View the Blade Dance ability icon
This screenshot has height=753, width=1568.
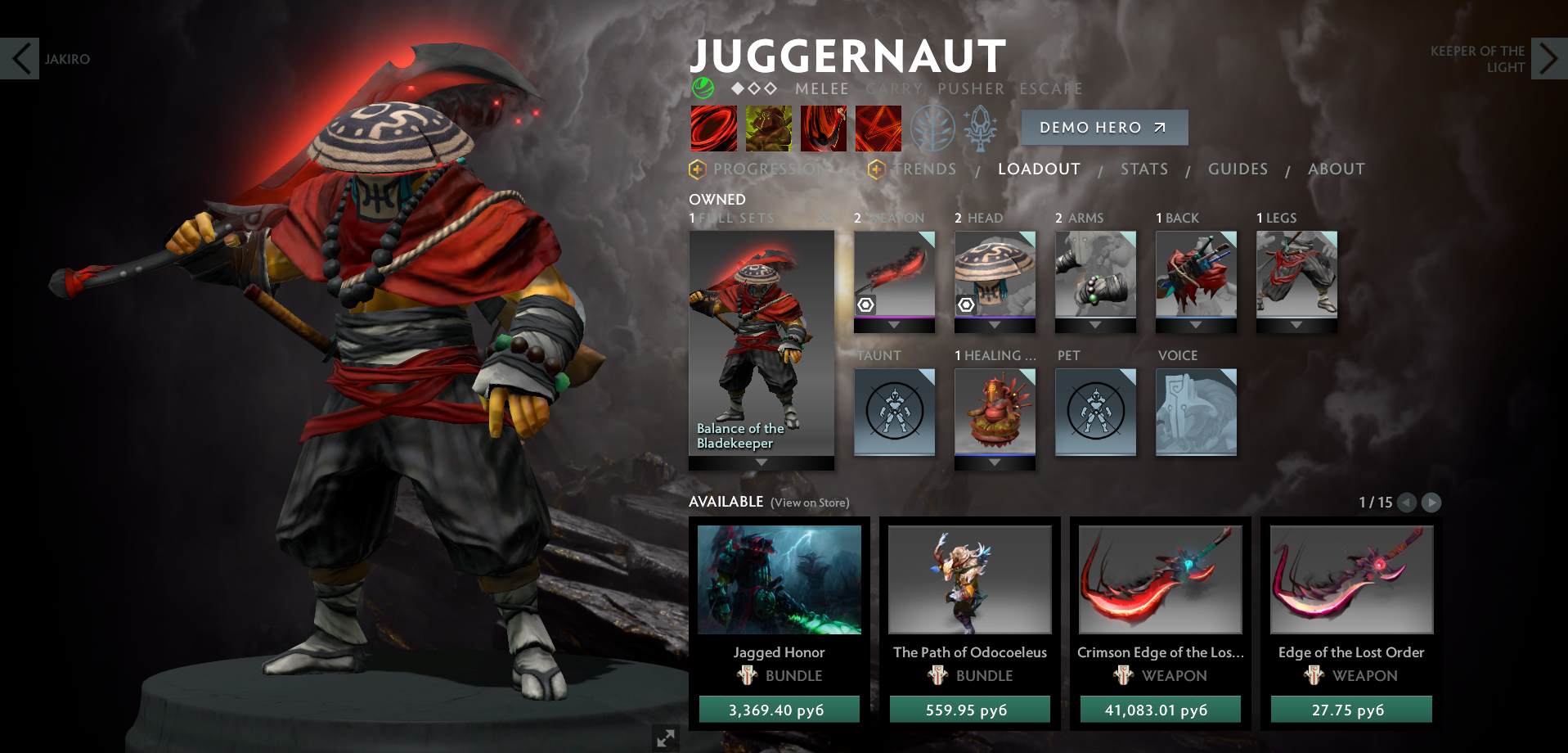coord(823,128)
